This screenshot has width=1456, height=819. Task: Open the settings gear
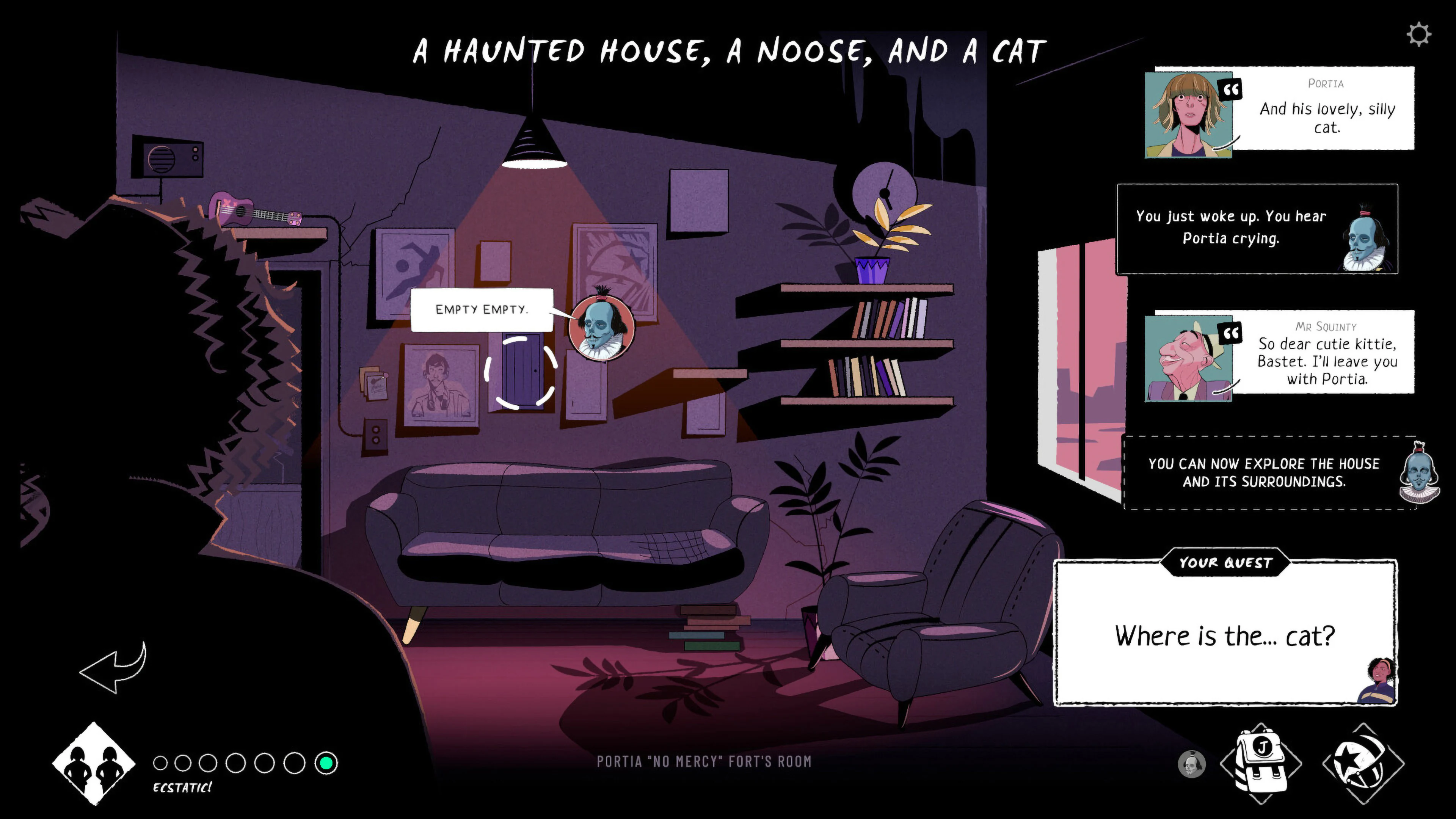coord(1419,35)
